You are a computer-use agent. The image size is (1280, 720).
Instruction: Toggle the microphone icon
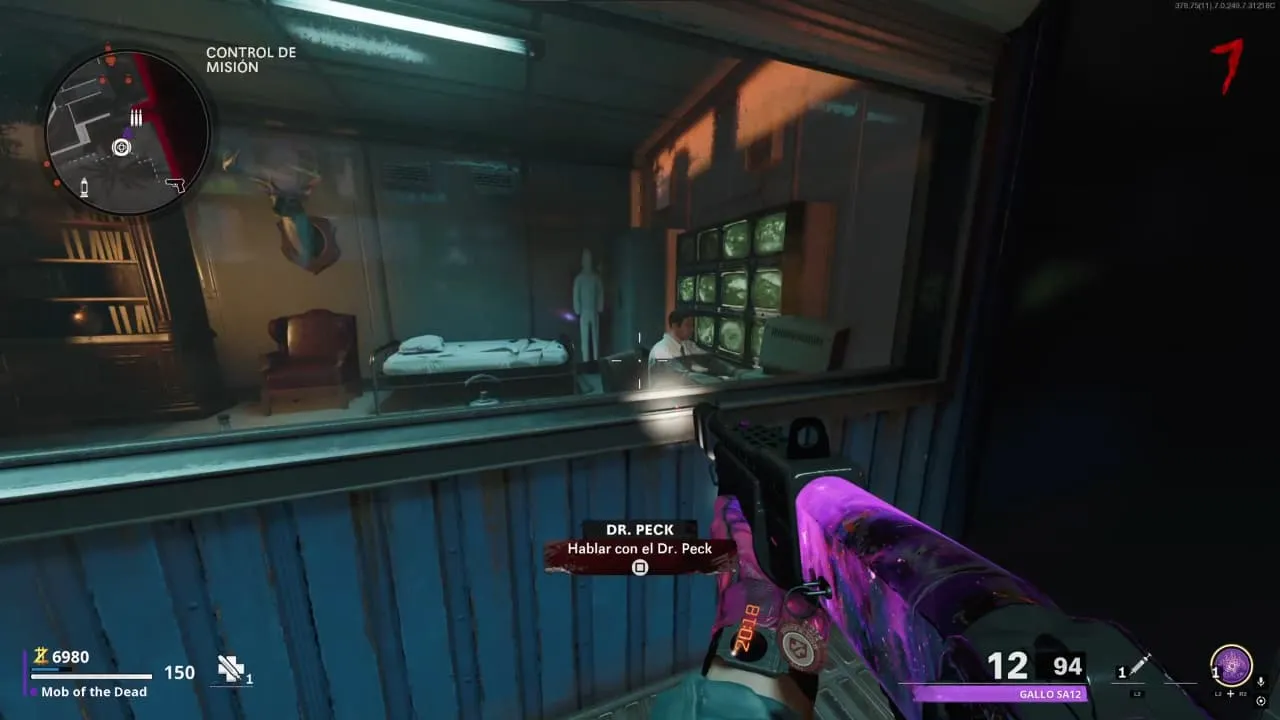pyautogui.click(x=1261, y=682)
